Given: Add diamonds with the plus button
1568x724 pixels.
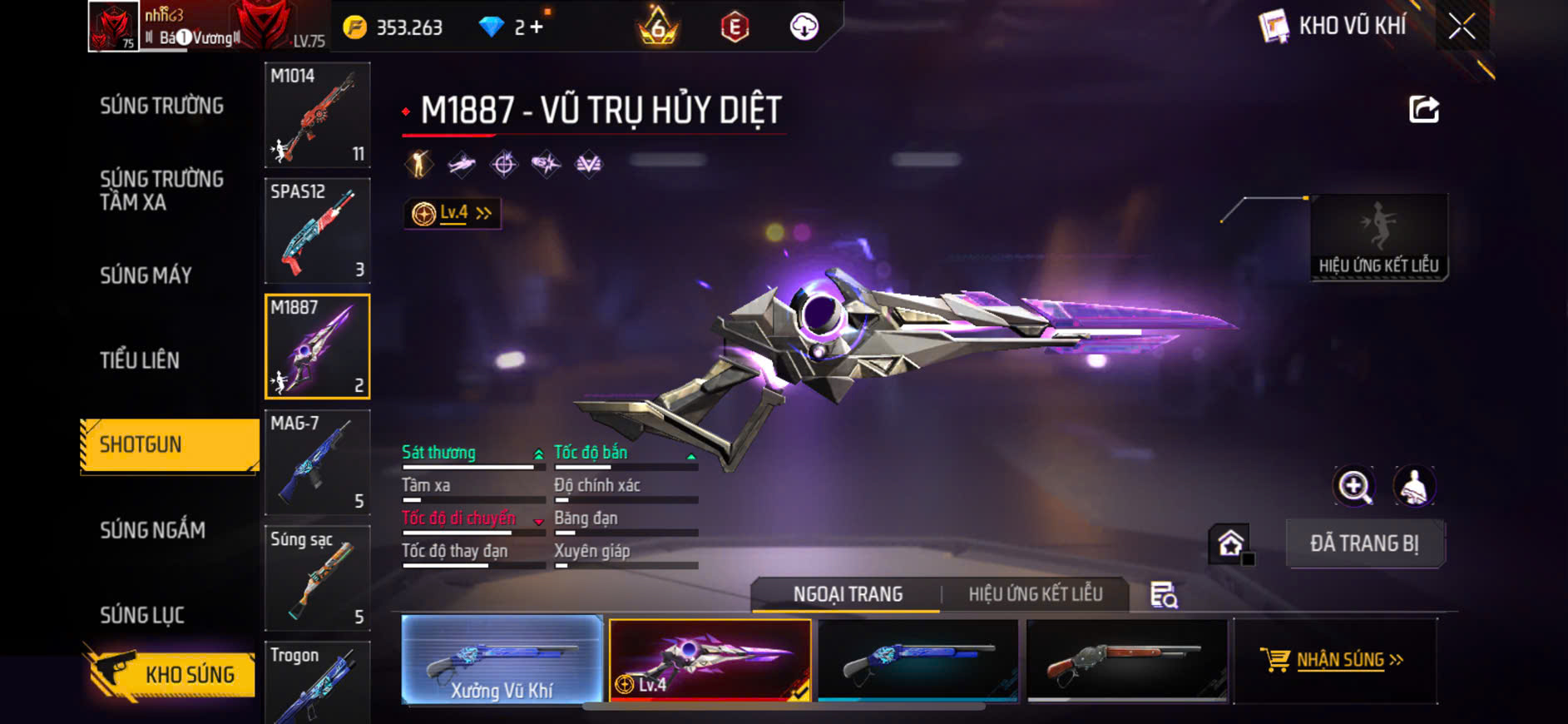Looking at the screenshot, I should coord(537,27).
